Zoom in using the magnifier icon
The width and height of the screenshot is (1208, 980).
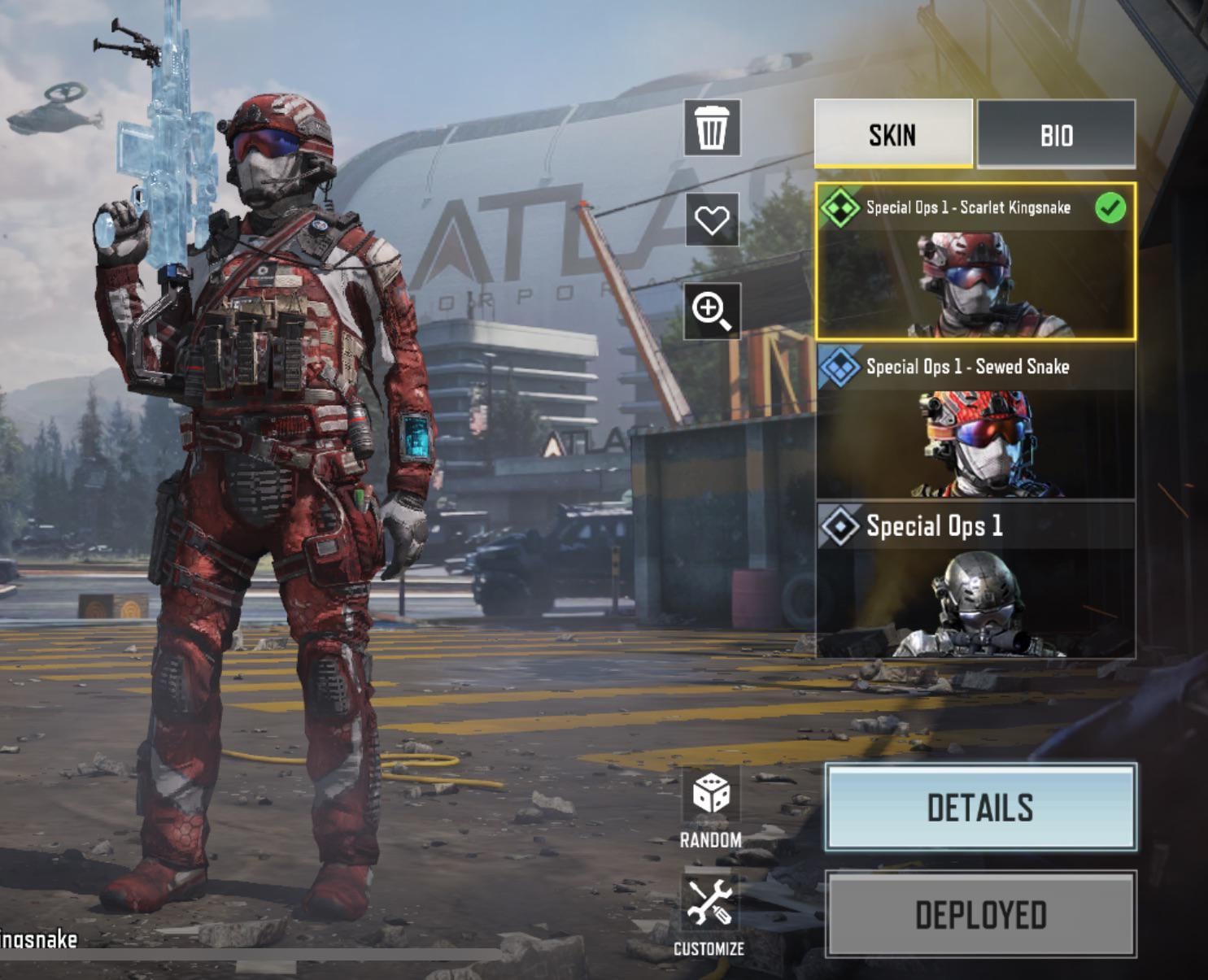[712, 311]
